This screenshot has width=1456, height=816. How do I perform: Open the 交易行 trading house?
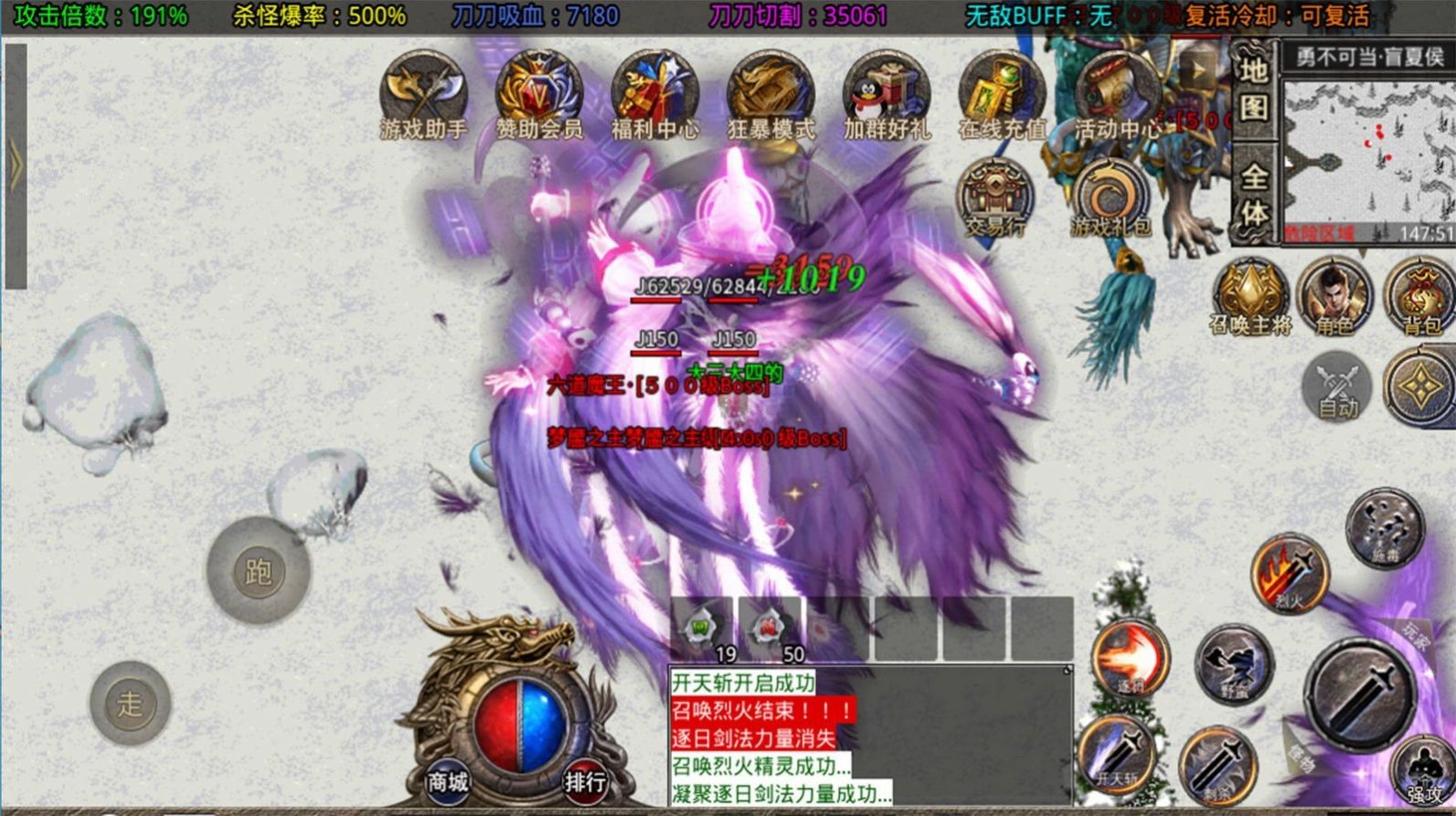pos(994,198)
